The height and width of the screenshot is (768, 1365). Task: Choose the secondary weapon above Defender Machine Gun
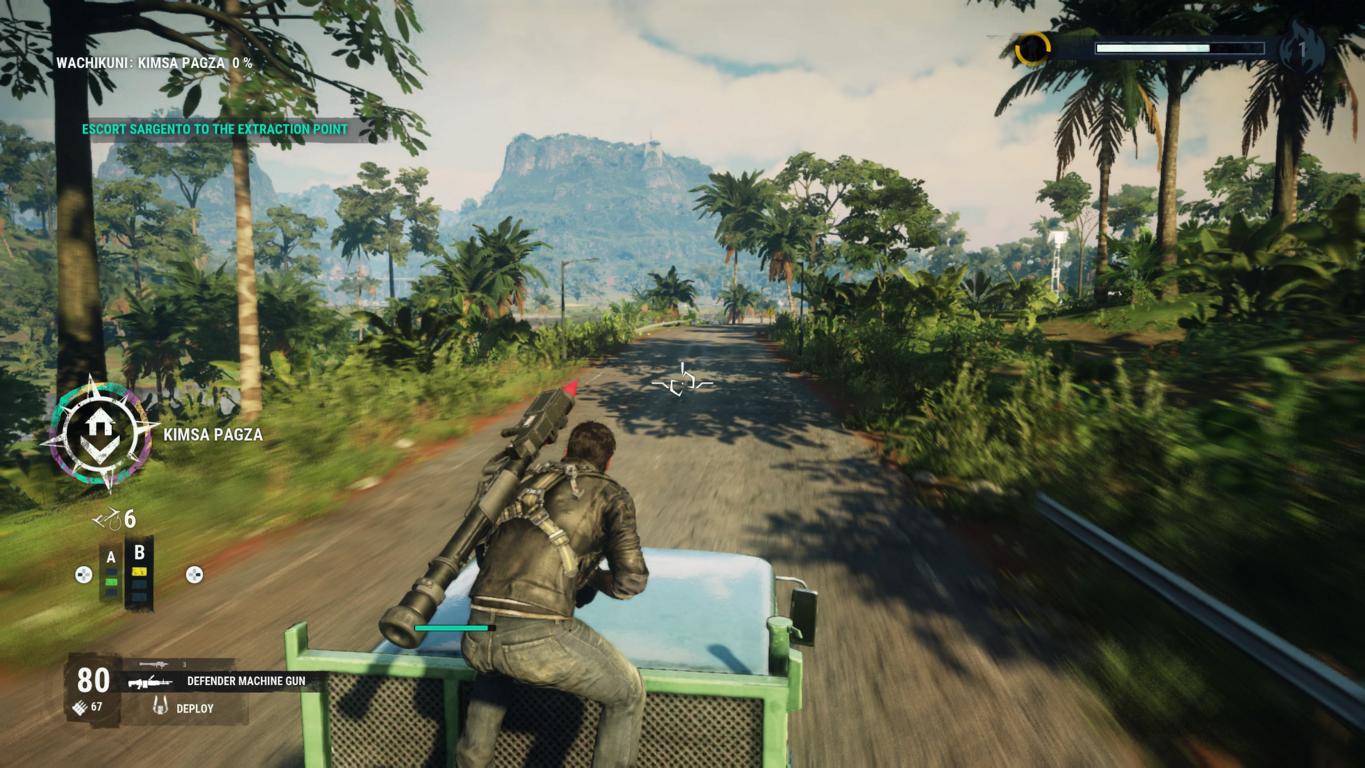153,664
